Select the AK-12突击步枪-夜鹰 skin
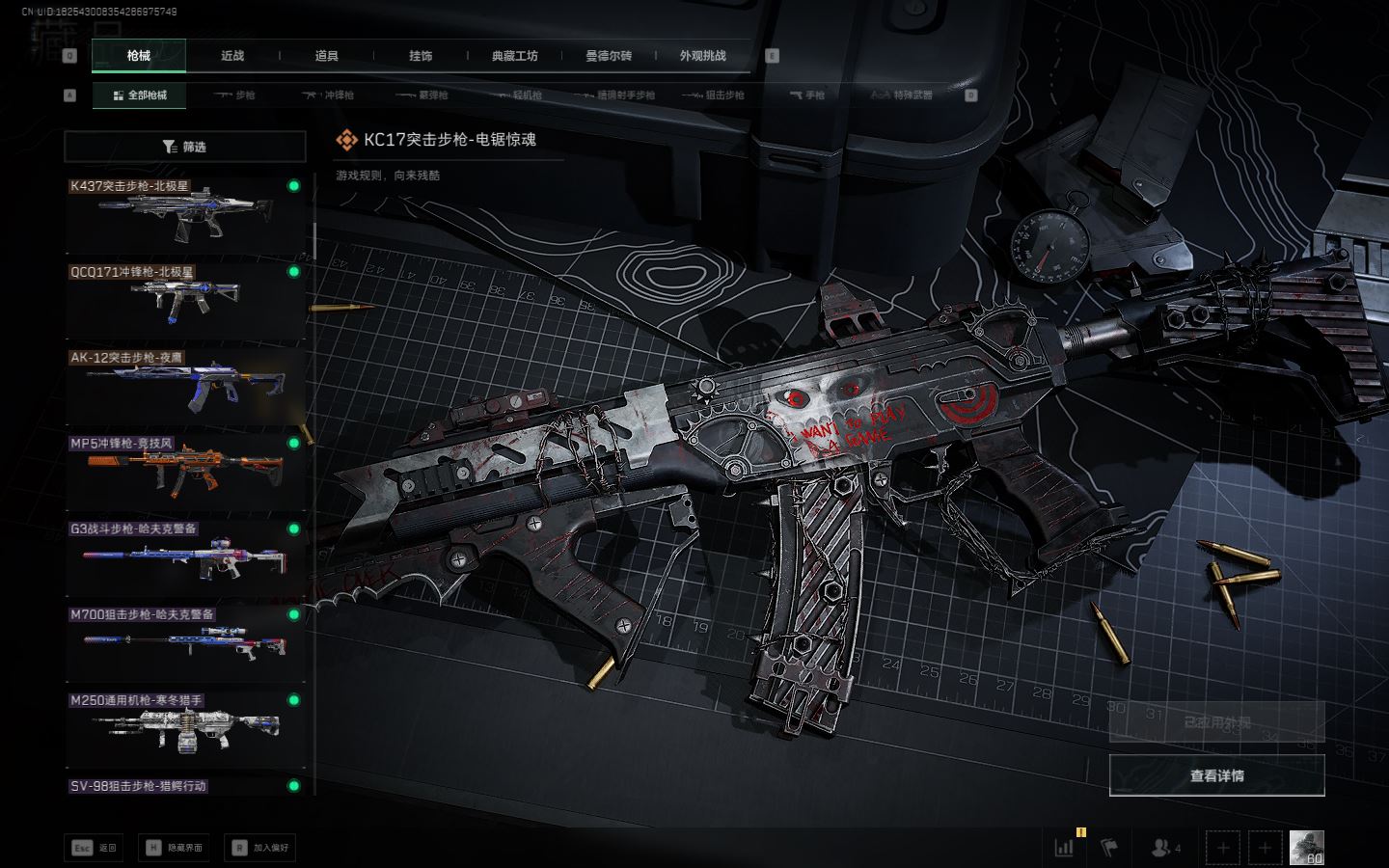Screen dimensions: 1389x868 [185, 386]
